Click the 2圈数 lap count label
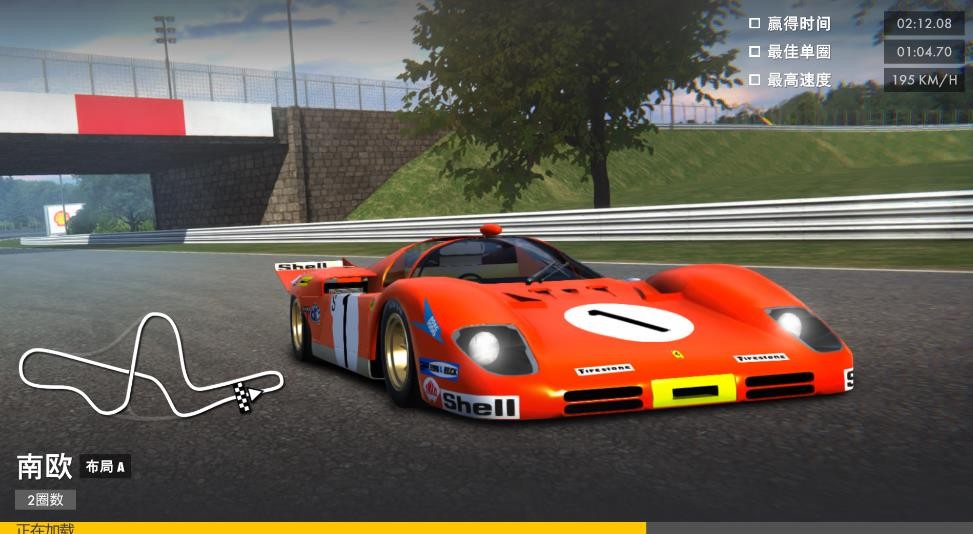Image resolution: width=973 pixels, height=534 pixels. click(45, 499)
